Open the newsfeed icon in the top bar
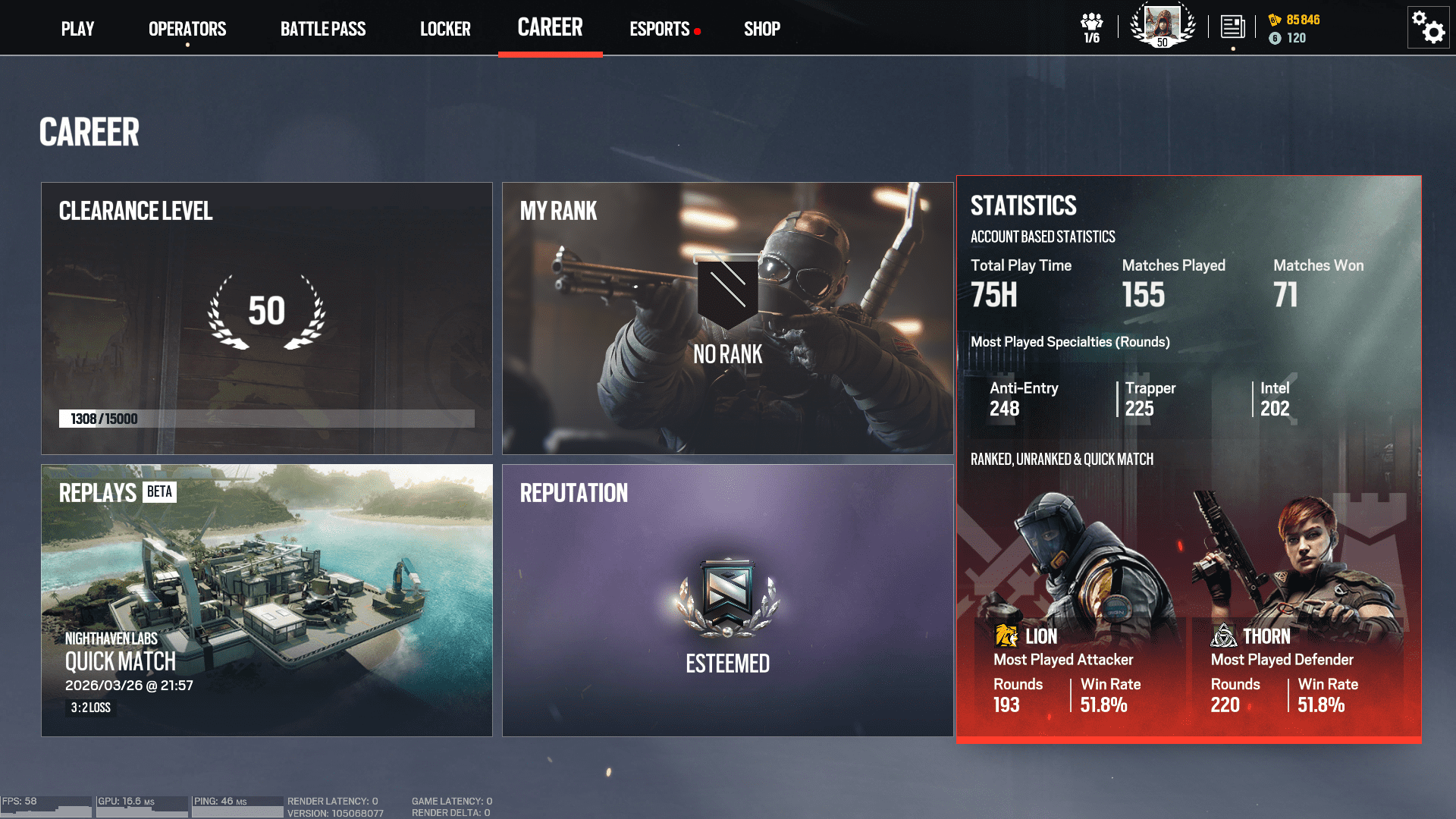This screenshot has width=1456, height=819. [1232, 25]
